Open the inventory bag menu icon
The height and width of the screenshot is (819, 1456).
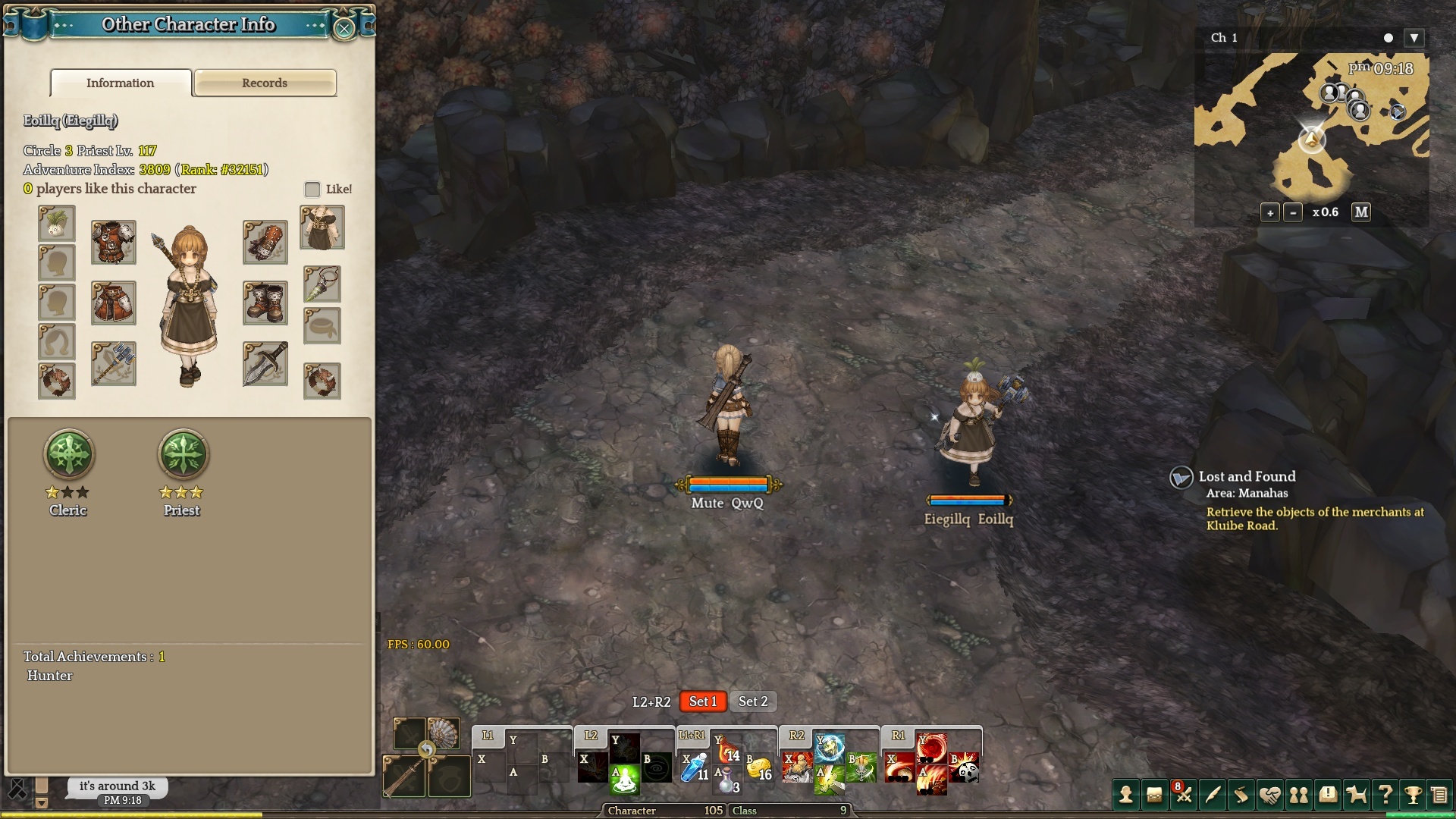coord(1154,795)
